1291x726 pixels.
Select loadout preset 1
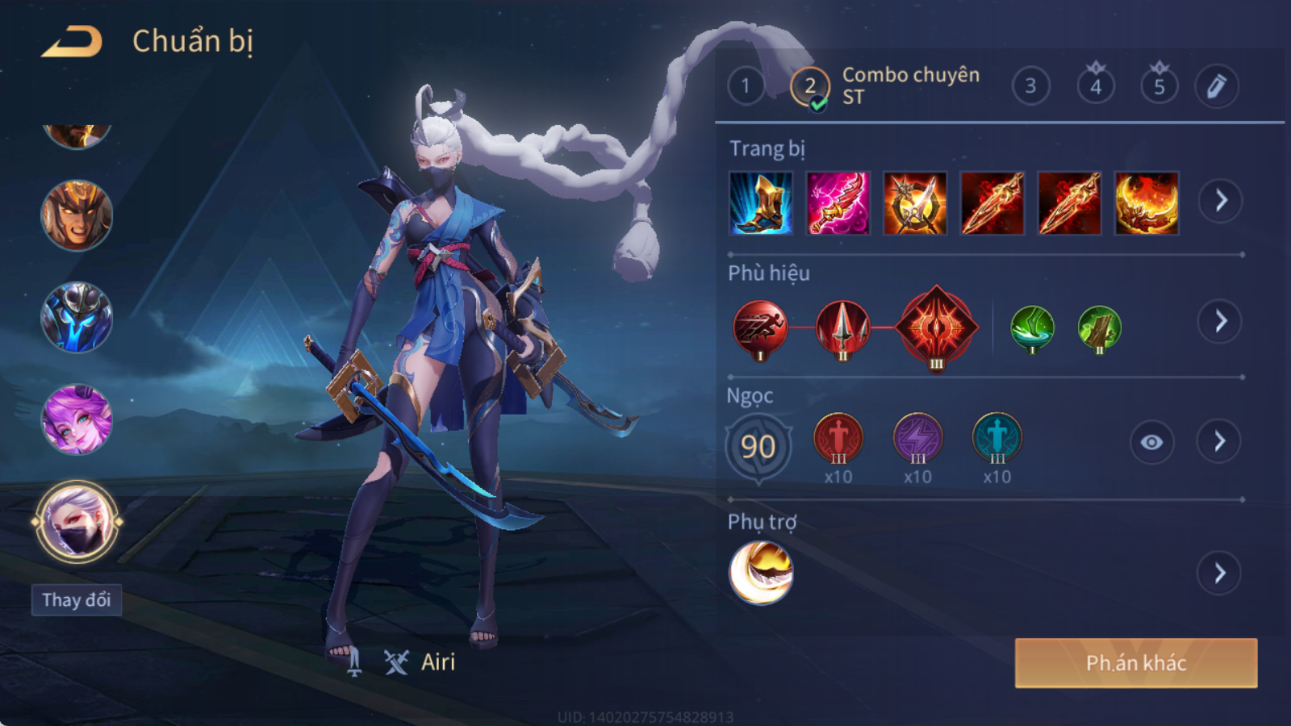point(745,87)
